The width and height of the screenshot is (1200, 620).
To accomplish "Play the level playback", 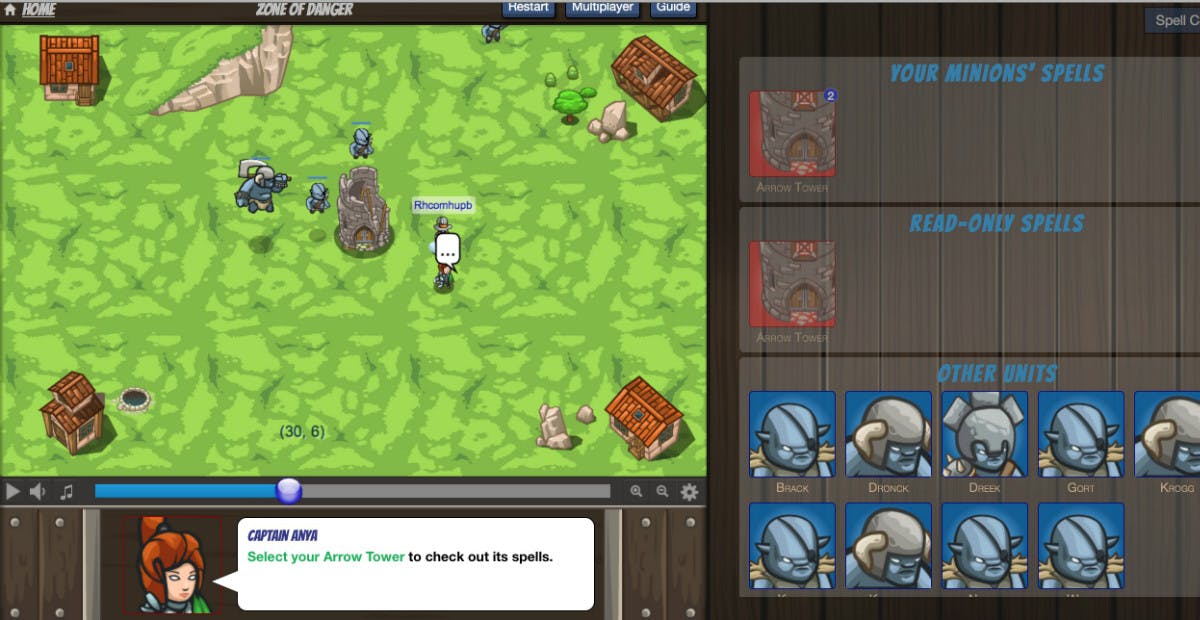I will tap(13, 491).
